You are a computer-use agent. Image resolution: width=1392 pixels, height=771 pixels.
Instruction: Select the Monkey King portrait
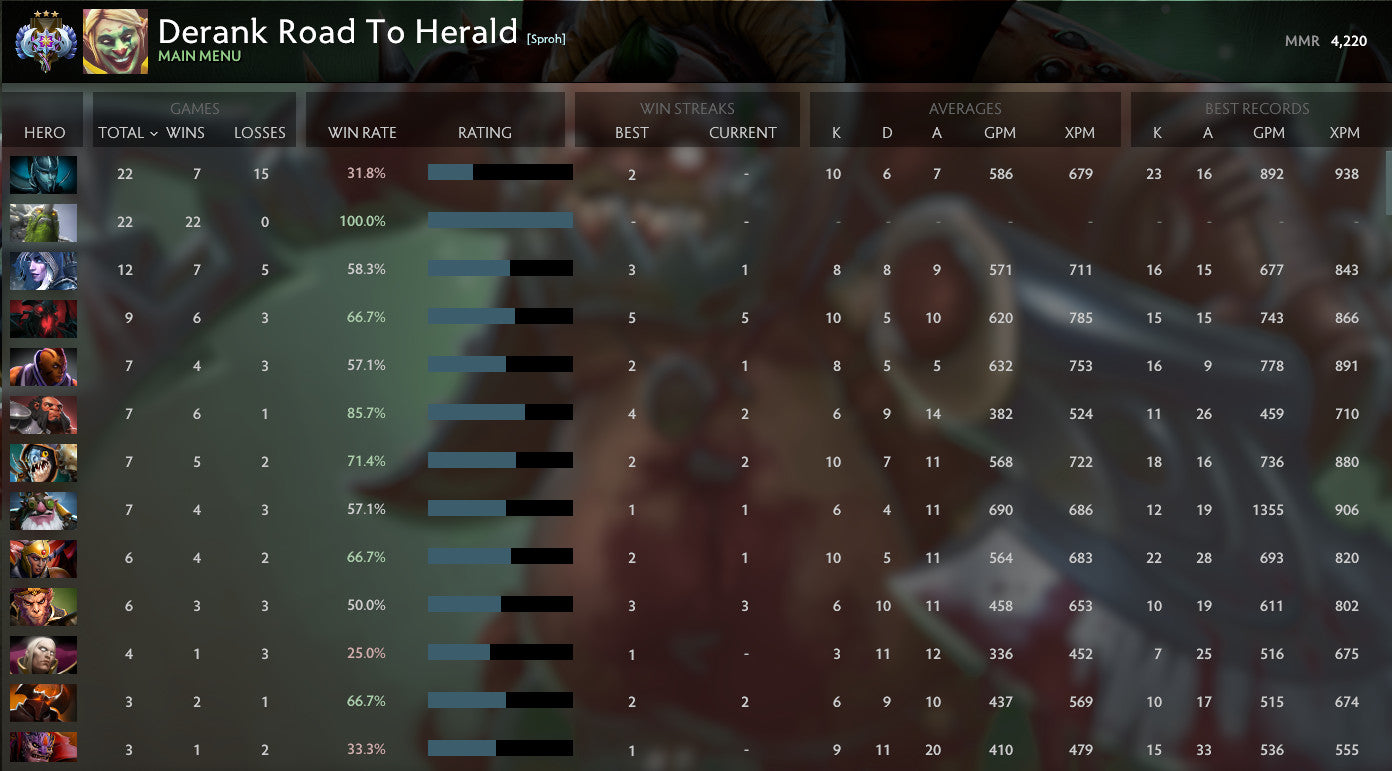pyautogui.click(x=43, y=606)
